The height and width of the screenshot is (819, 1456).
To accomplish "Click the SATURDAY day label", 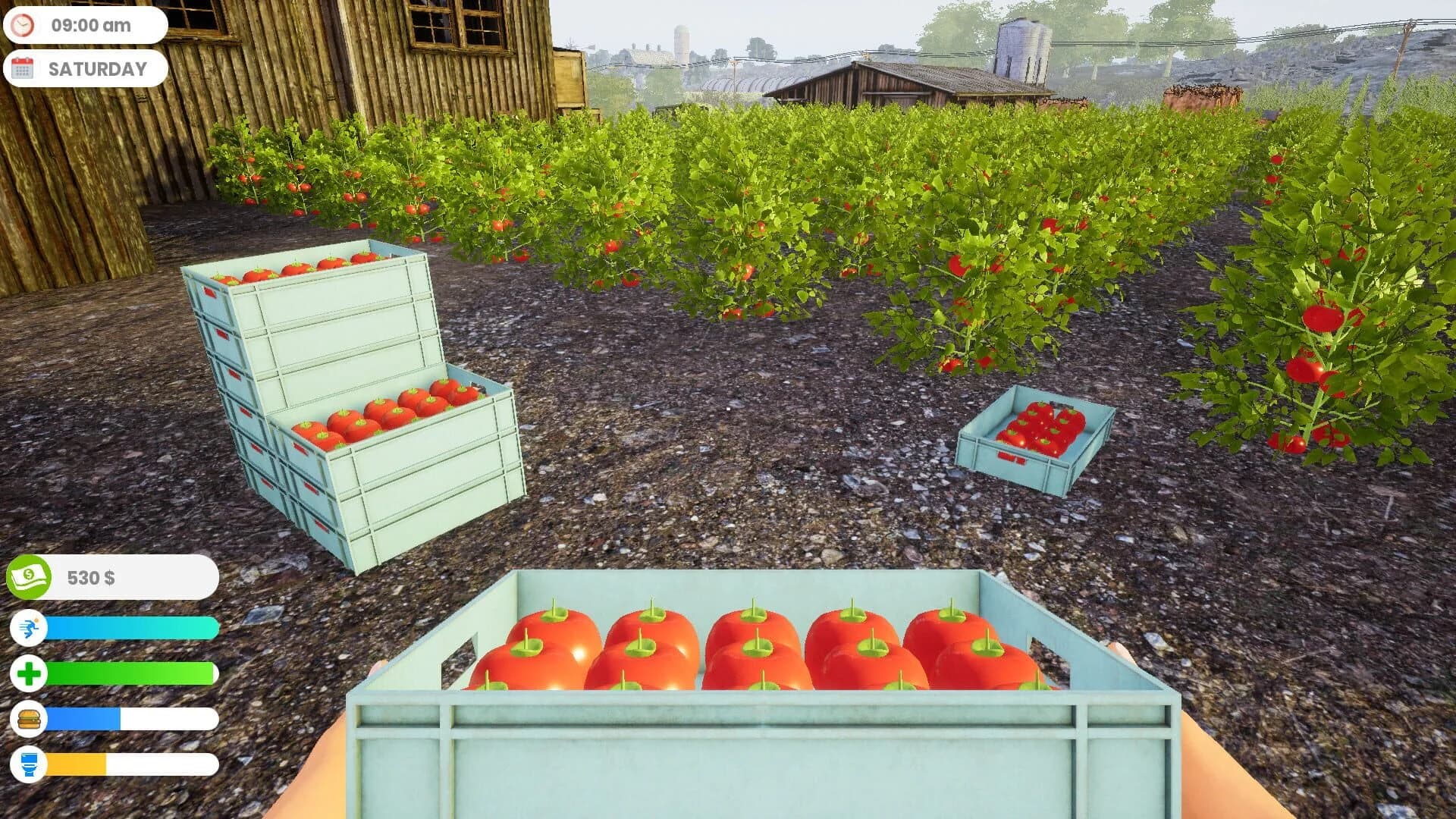I will point(96,69).
